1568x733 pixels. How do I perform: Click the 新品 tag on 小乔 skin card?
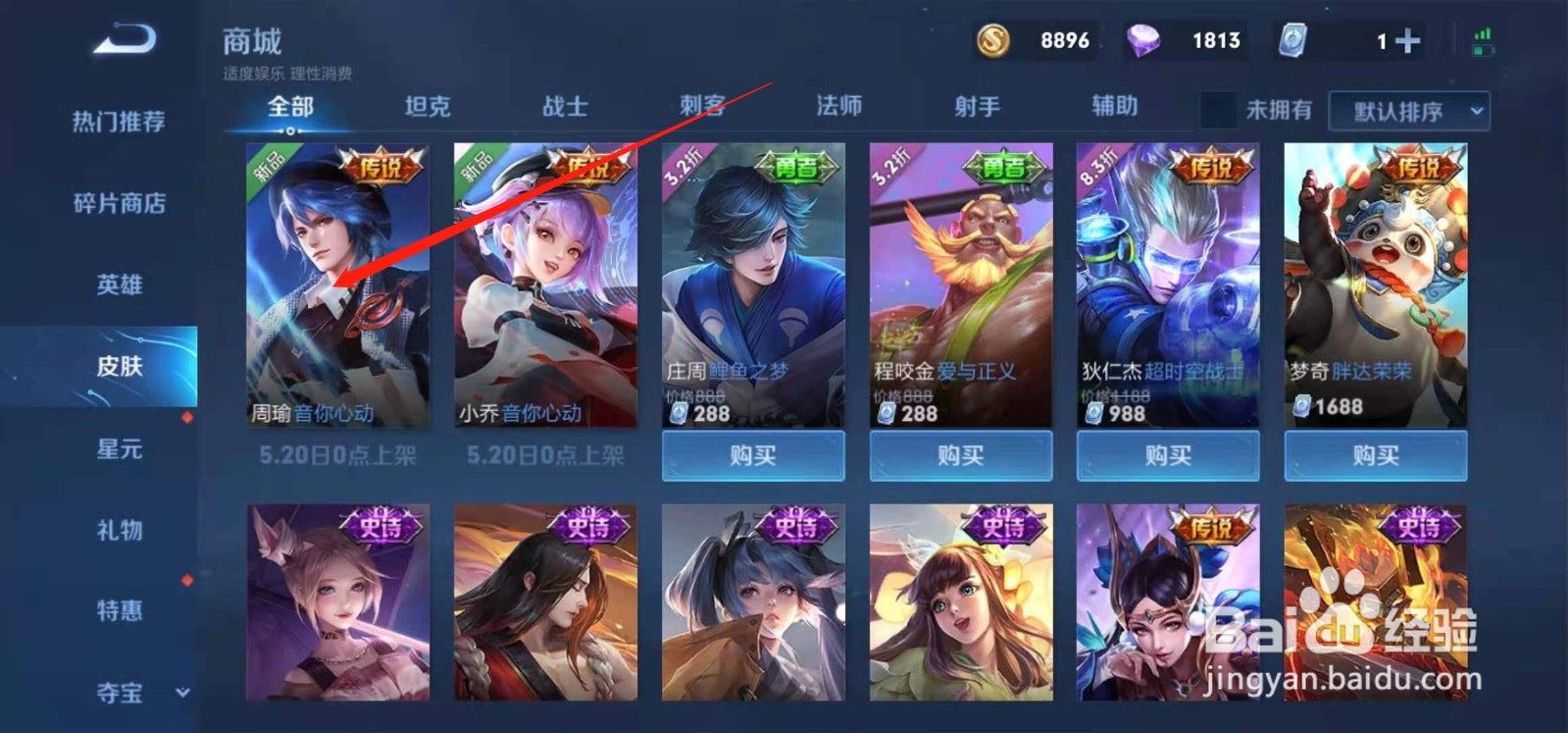(x=474, y=166)
